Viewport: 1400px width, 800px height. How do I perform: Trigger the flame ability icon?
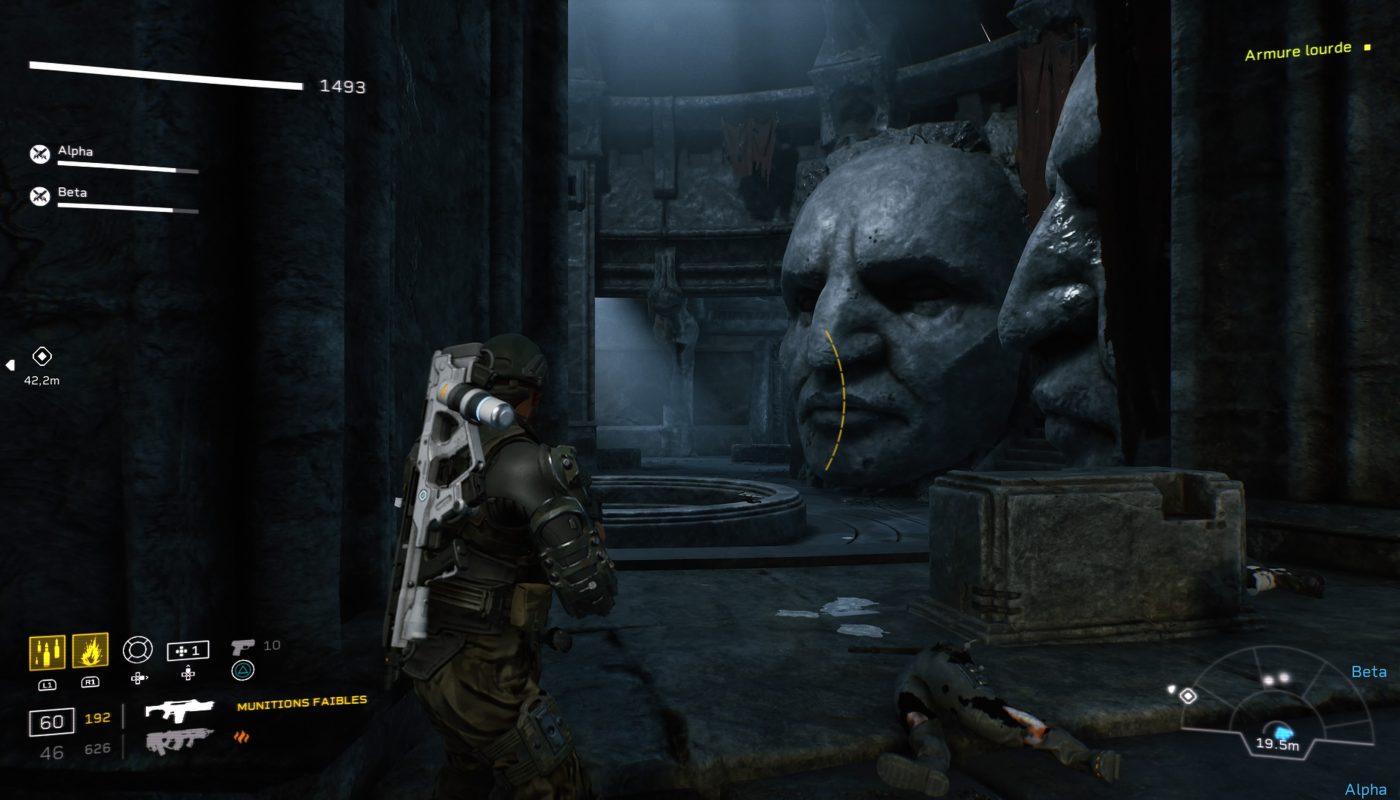click(90, 652)
